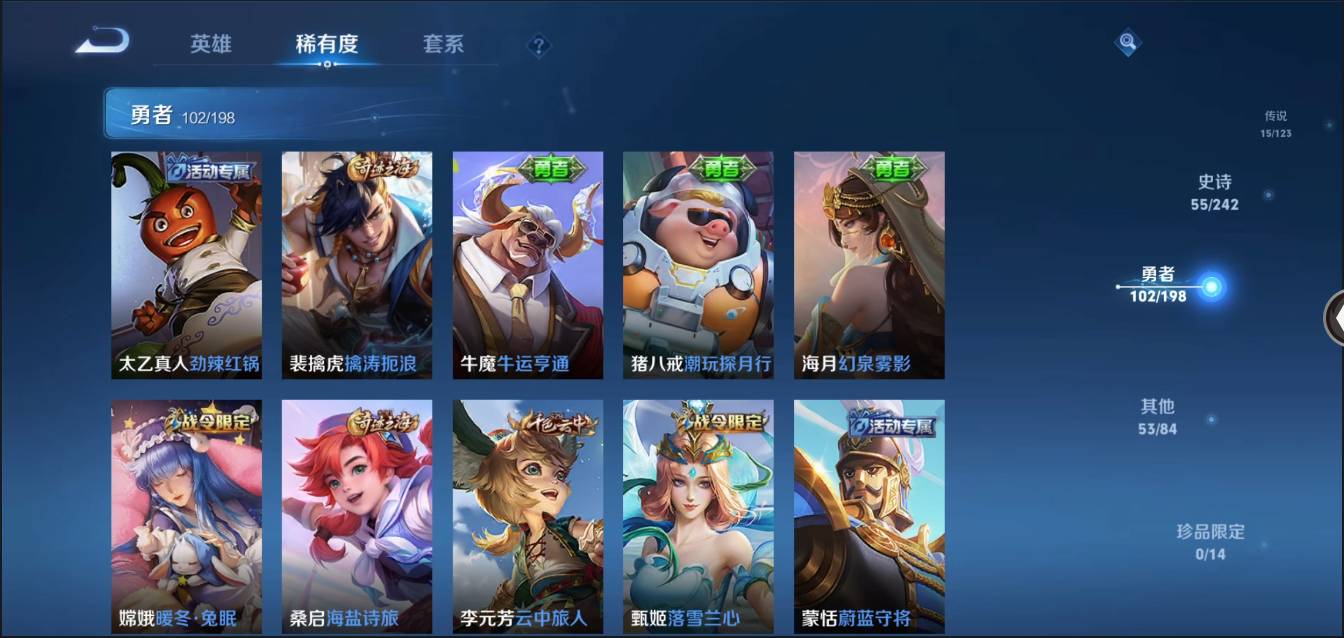The image size is (1344, 638).
Task: Open the 桑启 海盐诗旅 skin card
Action: [357, 515]
